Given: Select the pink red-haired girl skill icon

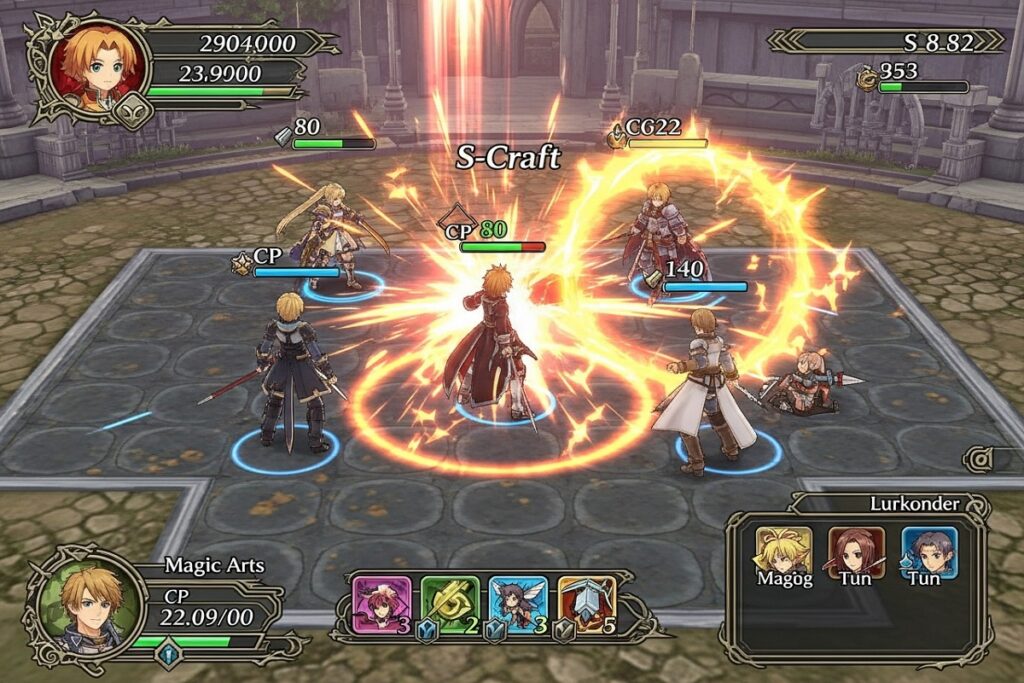Looking at the screenshot, I should click(382, 604).
